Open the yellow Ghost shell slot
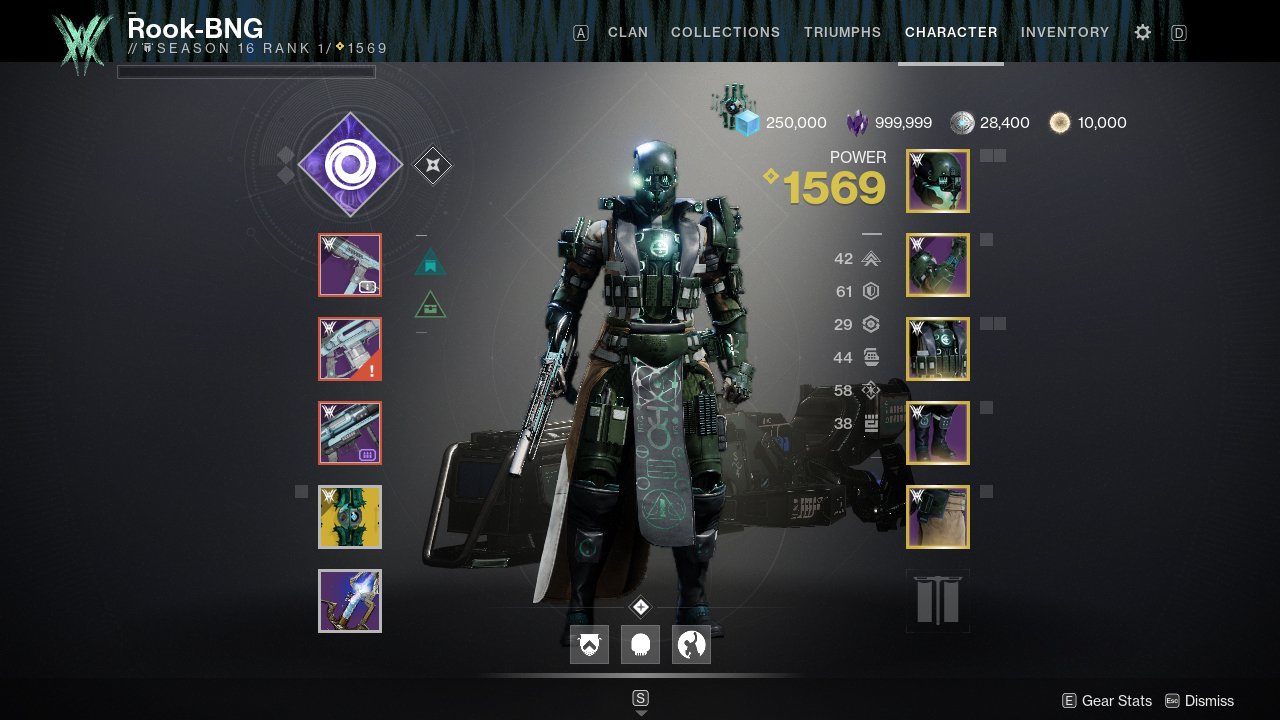This screenshot has height=720, width=1280. [x=350, y=517]
